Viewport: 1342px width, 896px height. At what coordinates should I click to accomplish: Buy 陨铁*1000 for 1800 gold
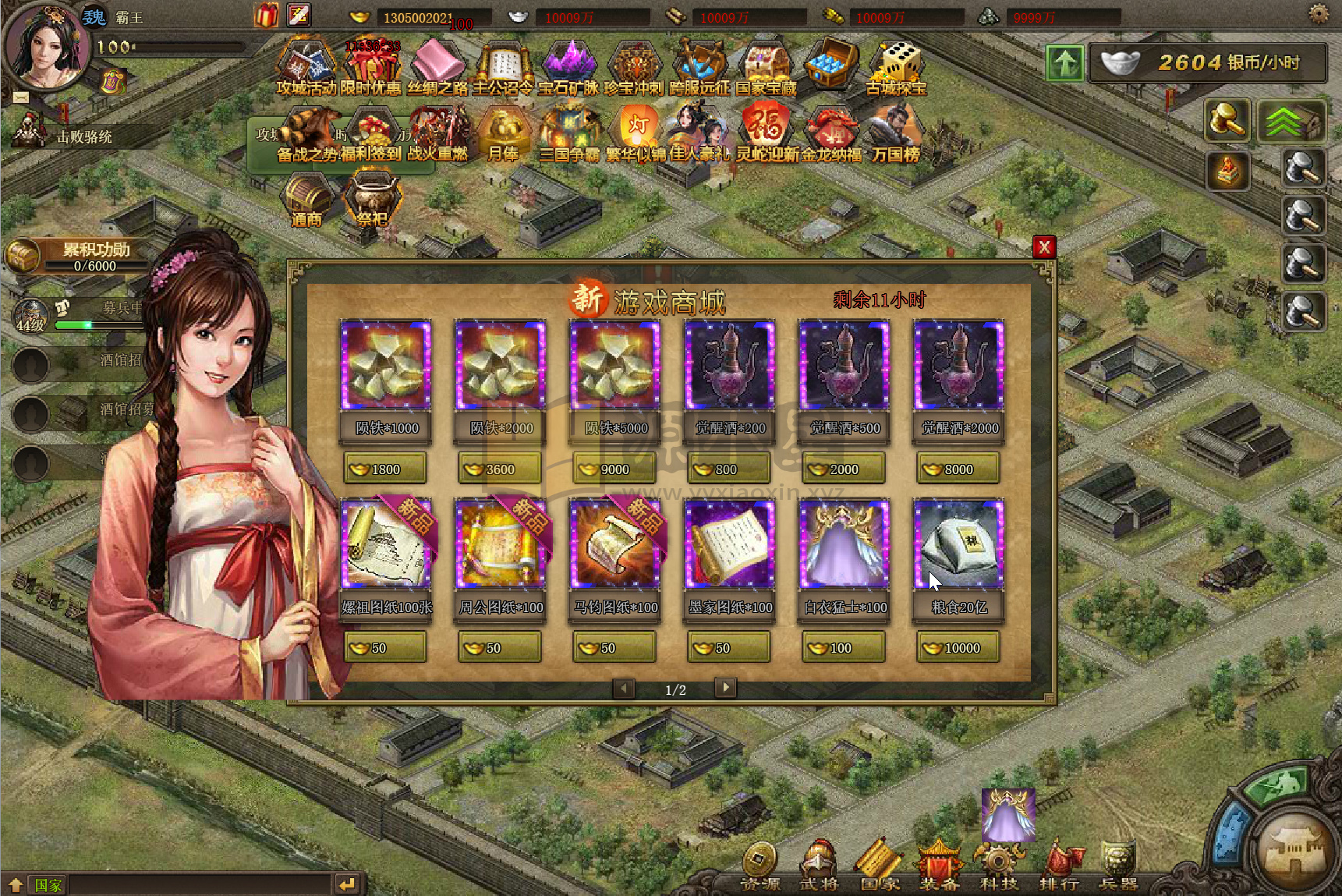(x=385, y=469)
